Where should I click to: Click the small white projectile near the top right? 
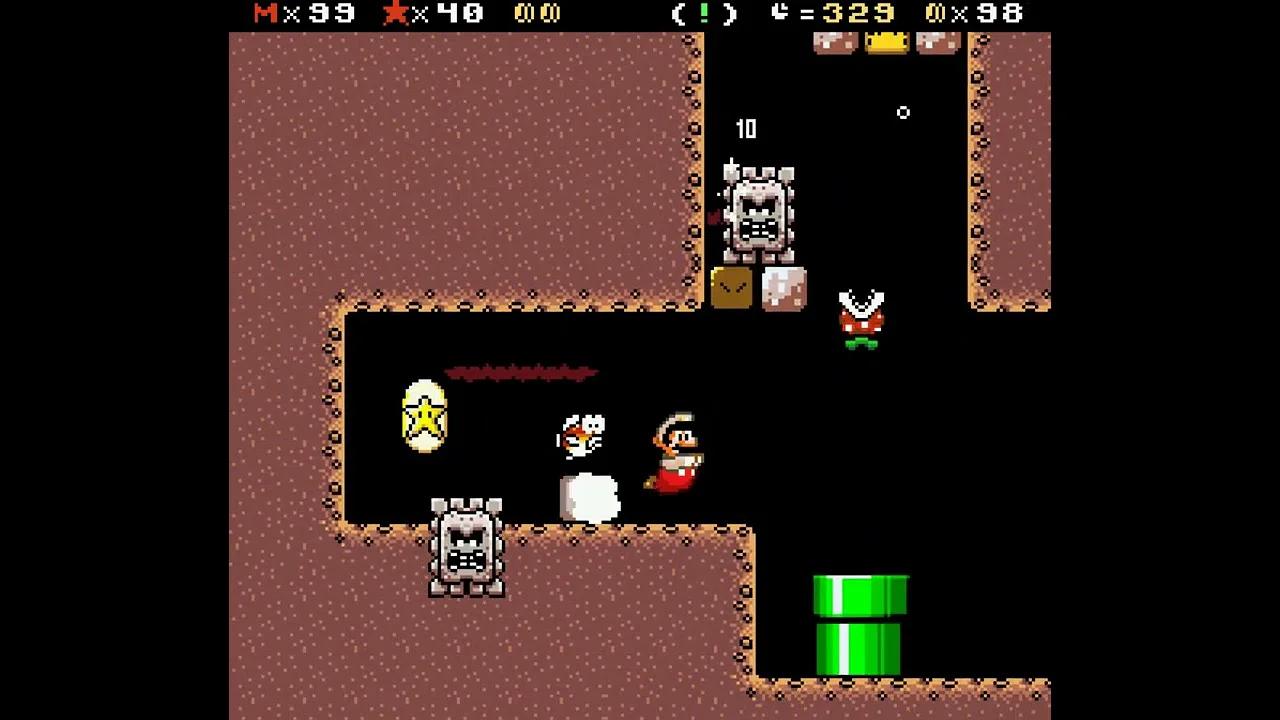tap(903, 113)
